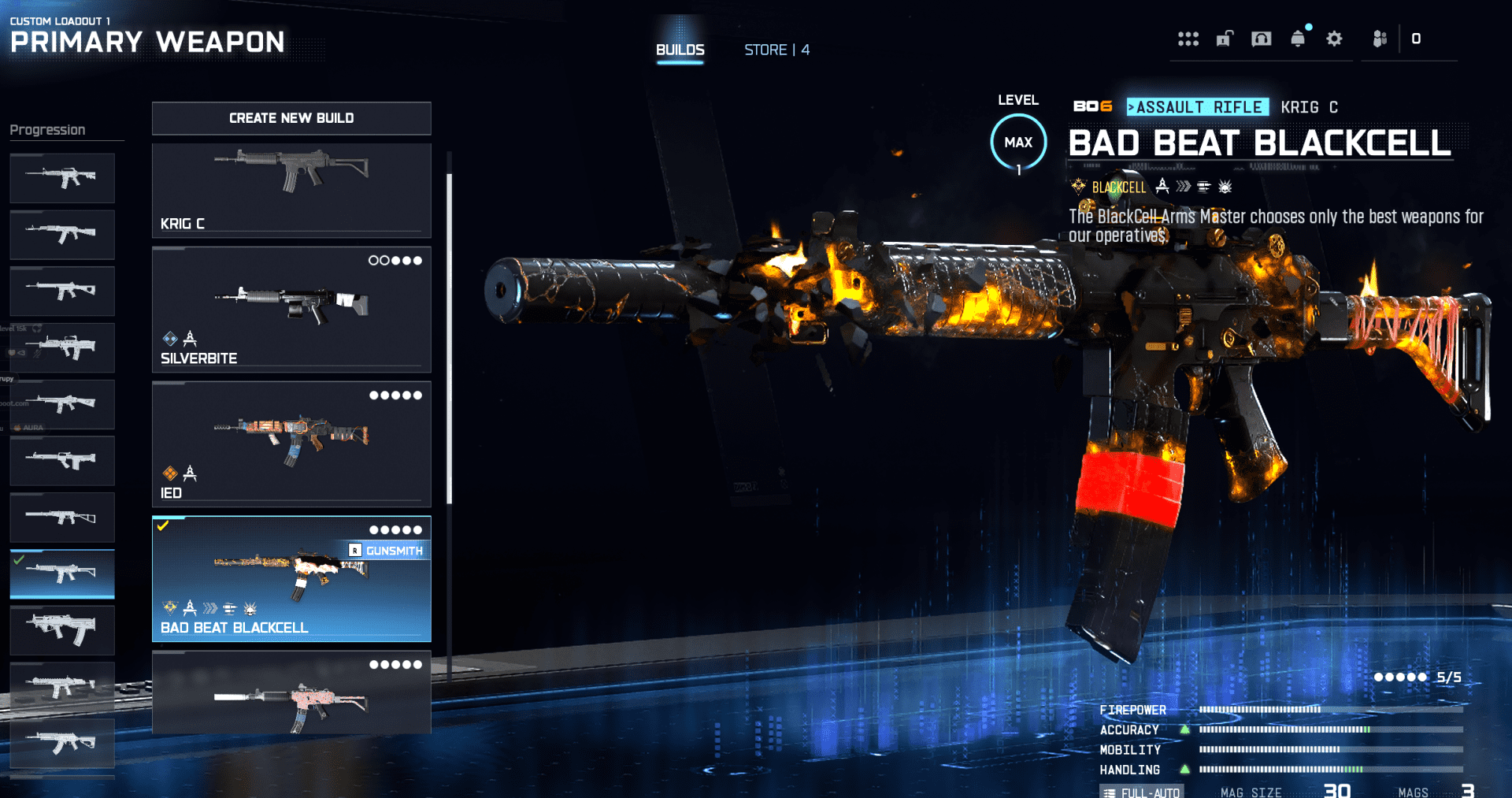The height and width of the screenshot is (798, 1512).
Task: View notifications via the bell icon
Action: pyautogui.click(x=1298, y=39)
